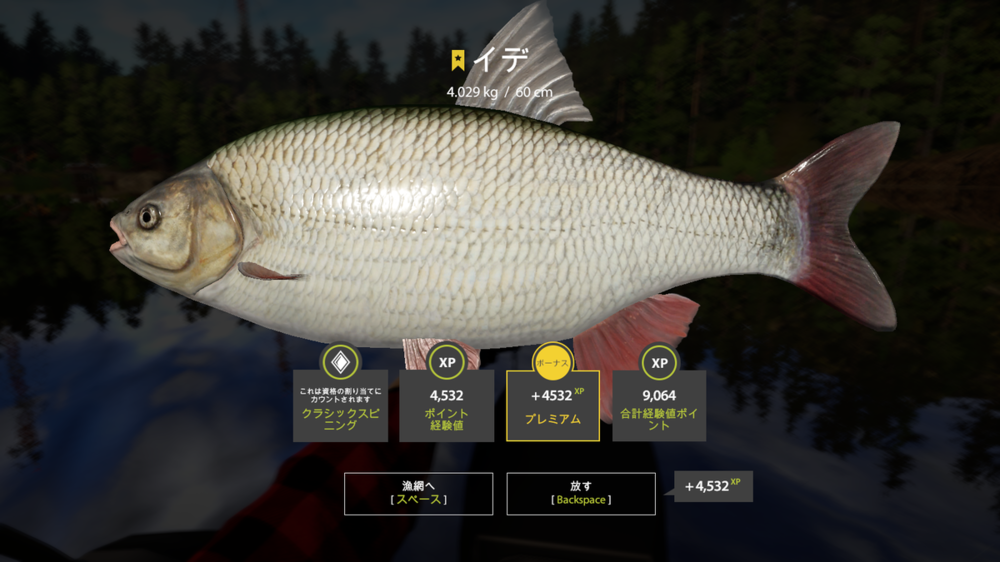
Task: Release the fish with 放す button
Action: [581, 493]
